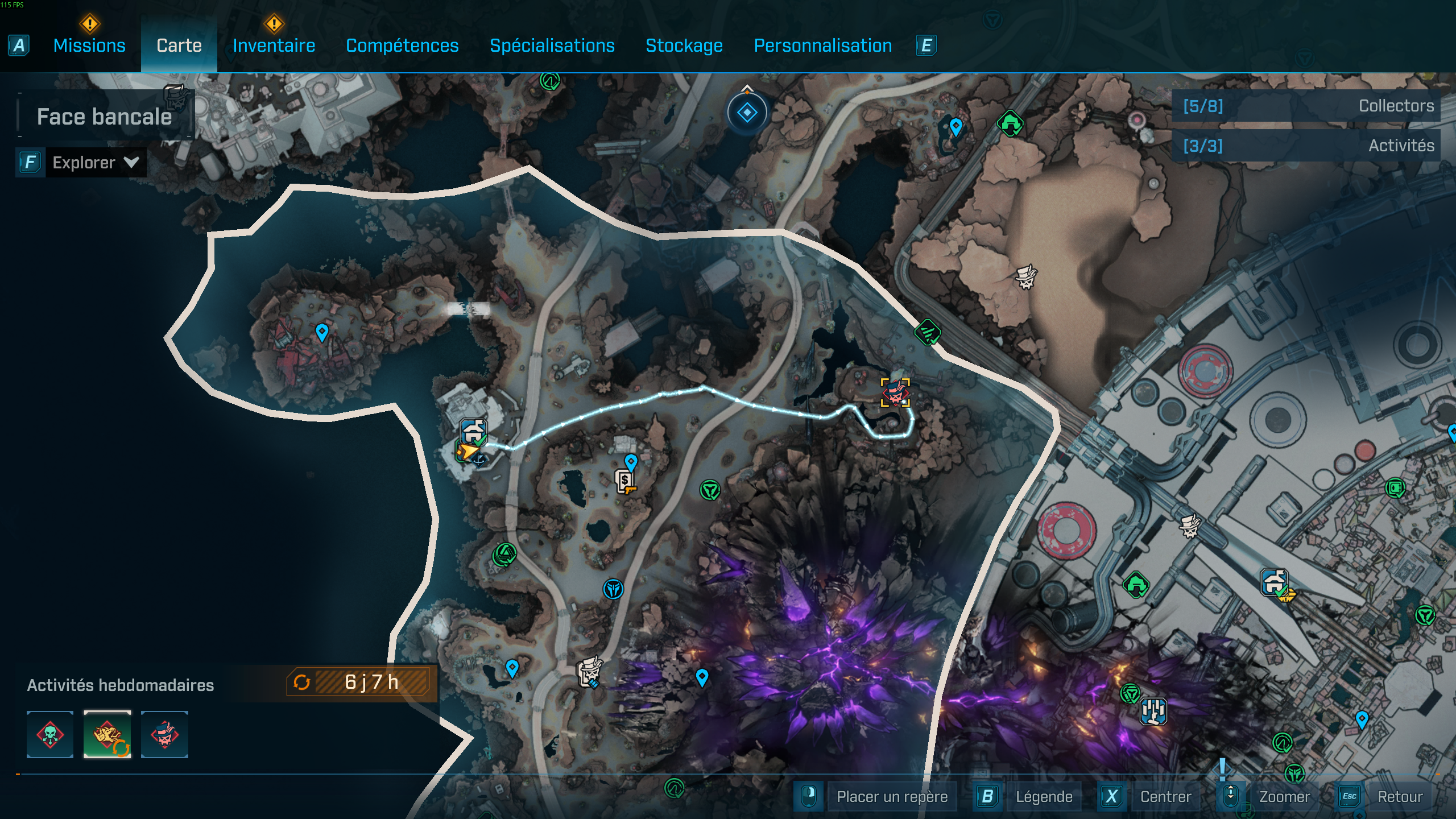The height and width of the screenshot is (819, 1456).
Task: Open the Compétences tab
Action: click(x=402, y=45)
